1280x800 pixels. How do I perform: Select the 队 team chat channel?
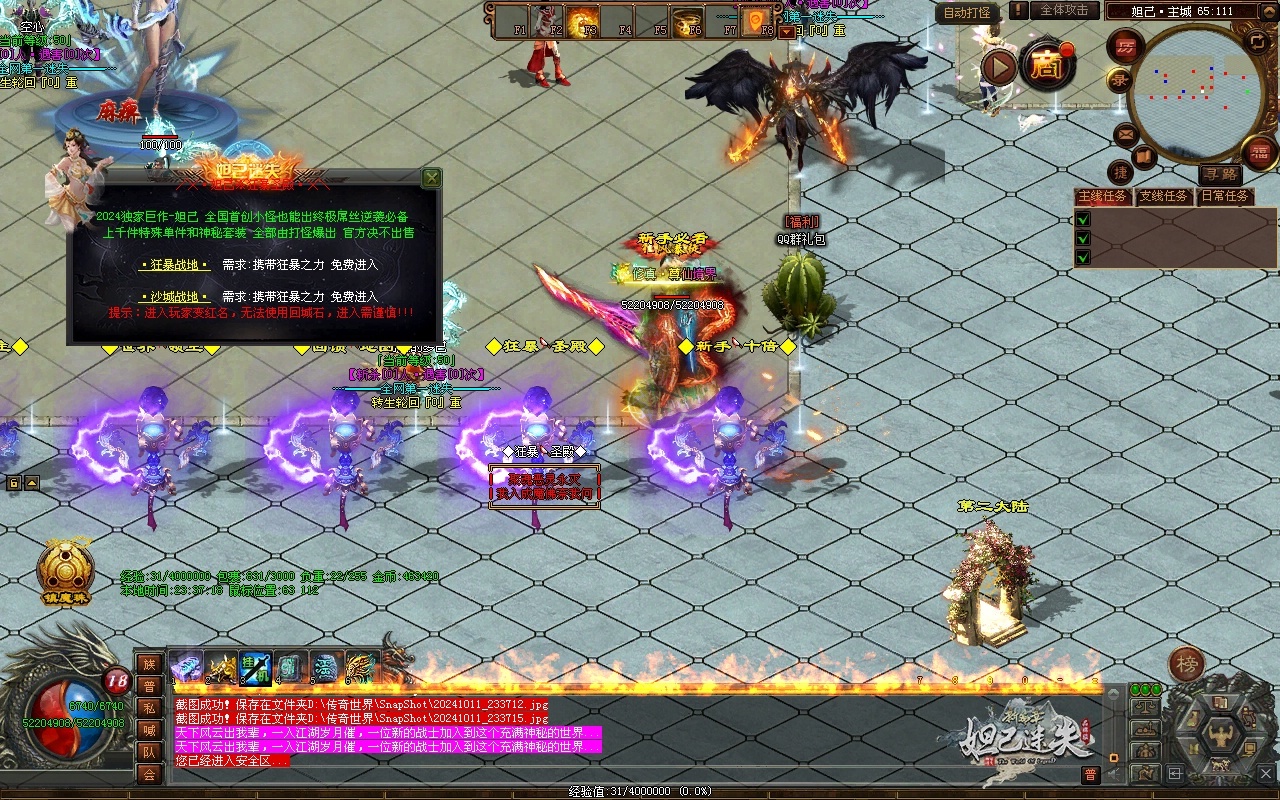pyautogui.click(x=149, y=752)
